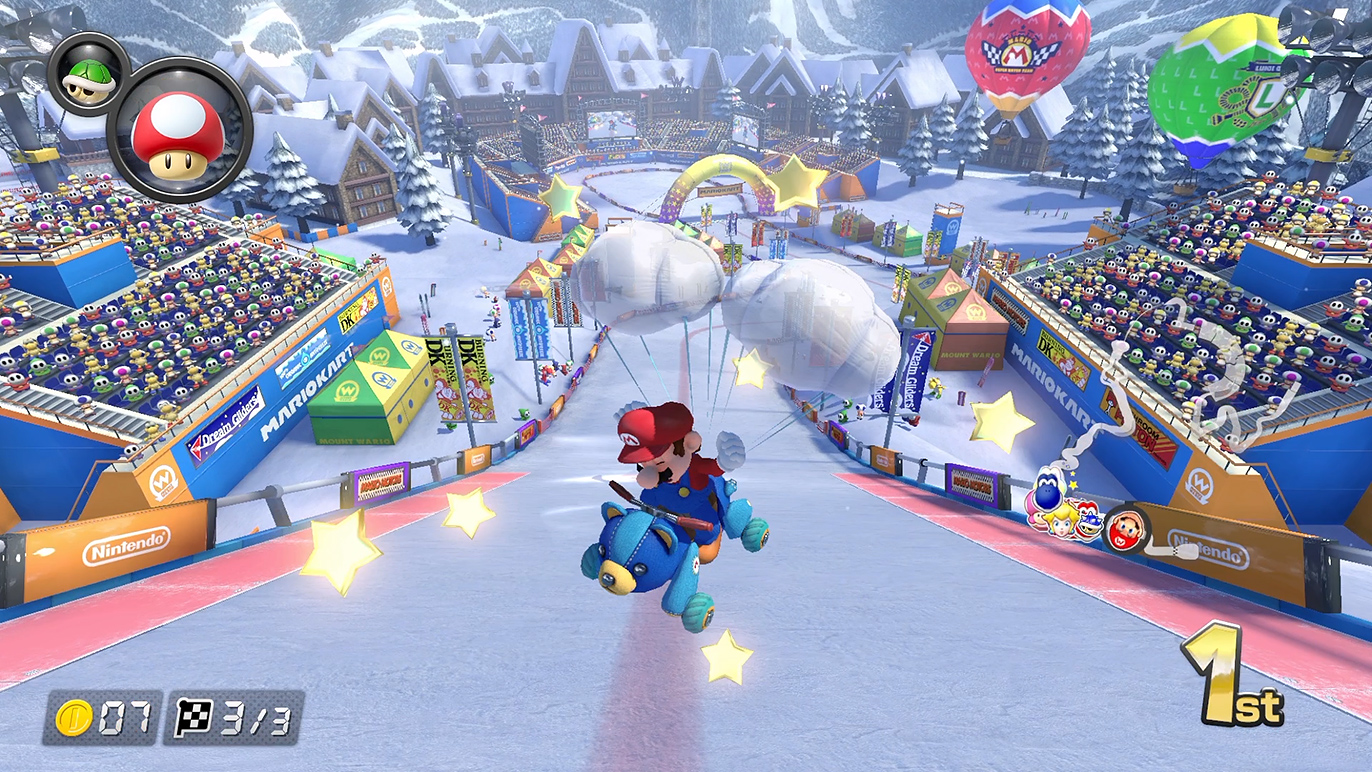Select the red mushroom item slot
This screenshot has height=772, width=1372.
pyautogui.click(x=178, y=130)
